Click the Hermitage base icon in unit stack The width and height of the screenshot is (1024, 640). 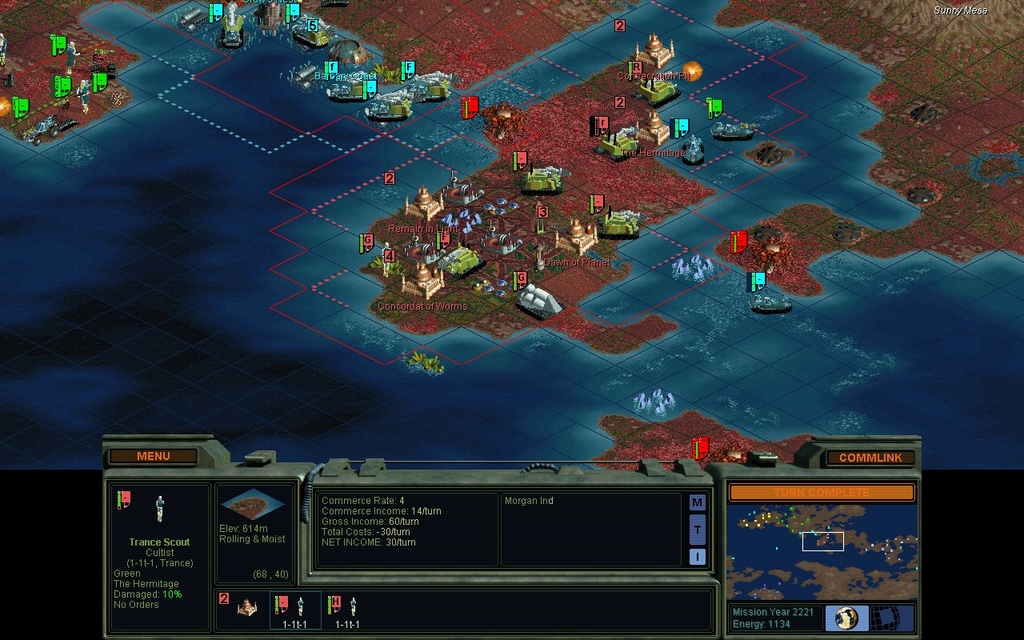click(x=245, y=606)
